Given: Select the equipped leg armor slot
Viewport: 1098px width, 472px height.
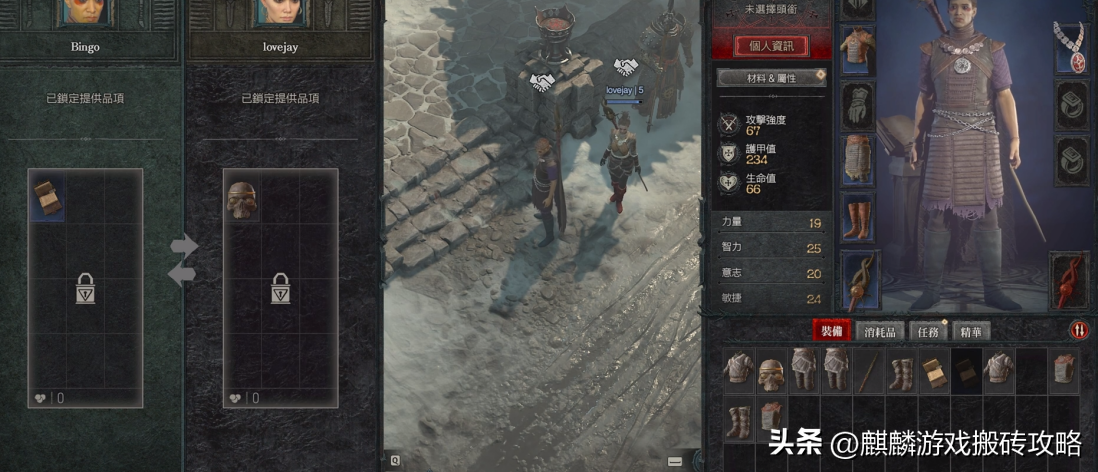Looking at the screenshot, I should [857, 159].
